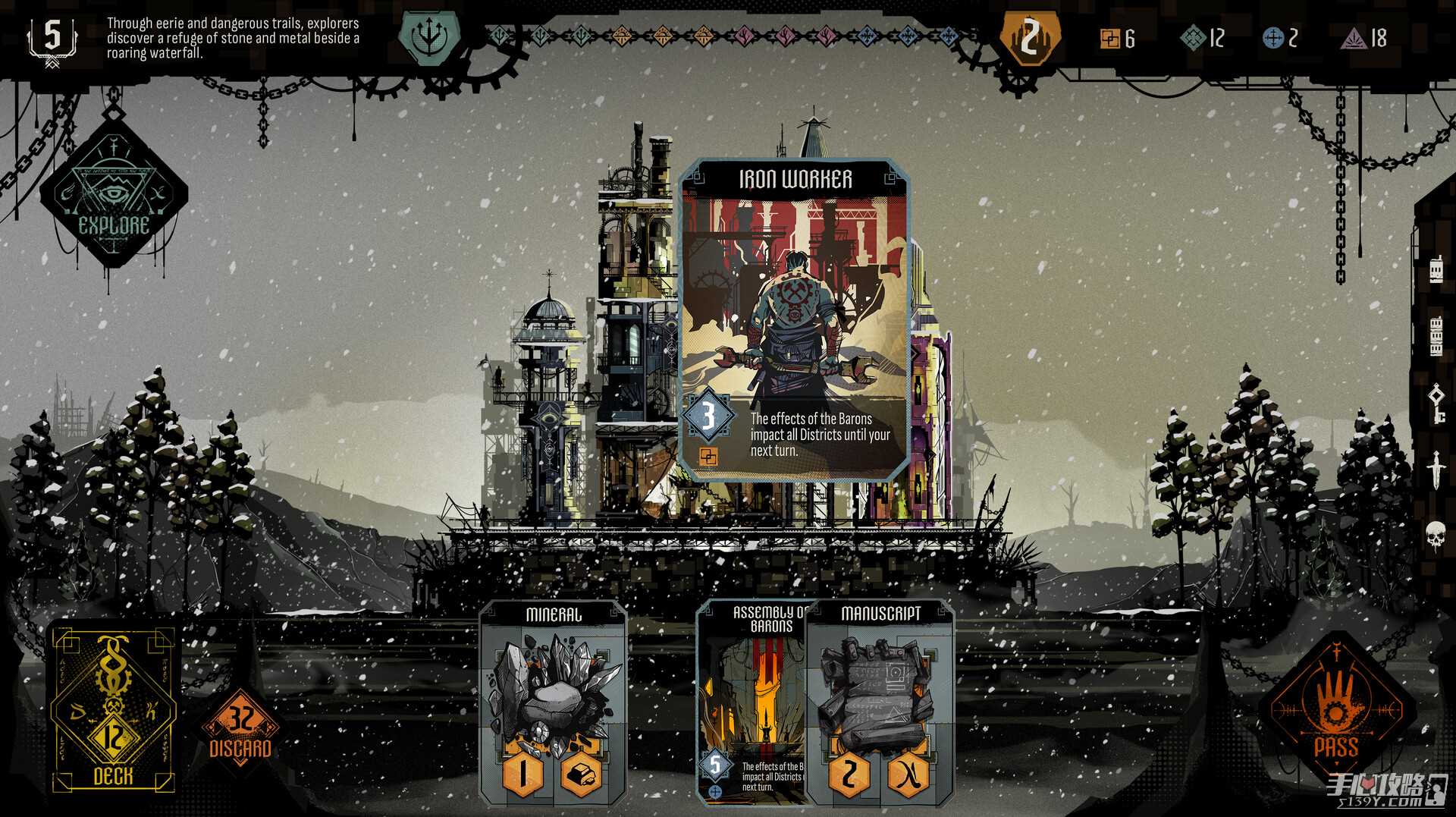This screenshot has width=1456, height=817.
Task: Click the key icon on side panel
Action: [1436, 402]
